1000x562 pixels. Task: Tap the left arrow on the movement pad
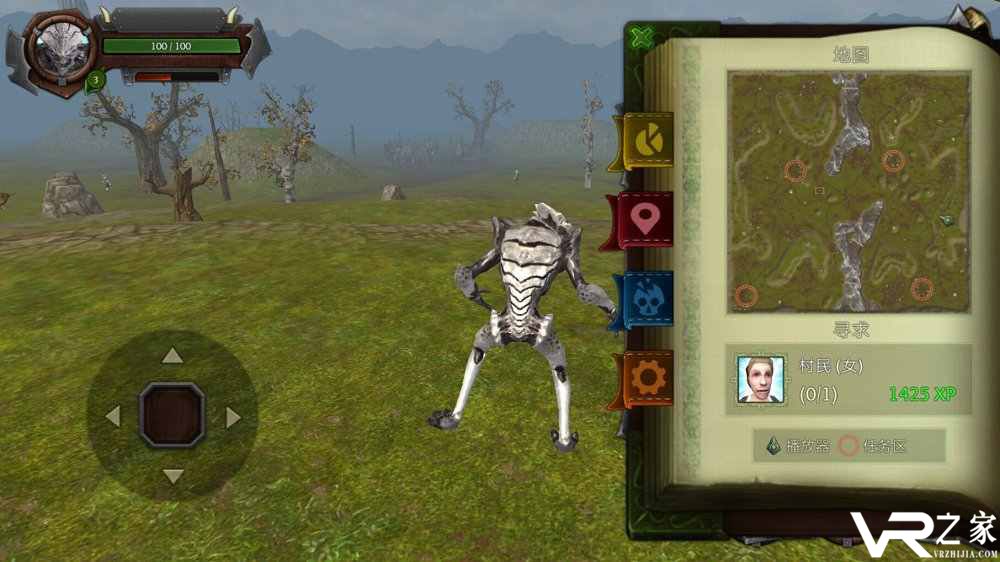113,416
